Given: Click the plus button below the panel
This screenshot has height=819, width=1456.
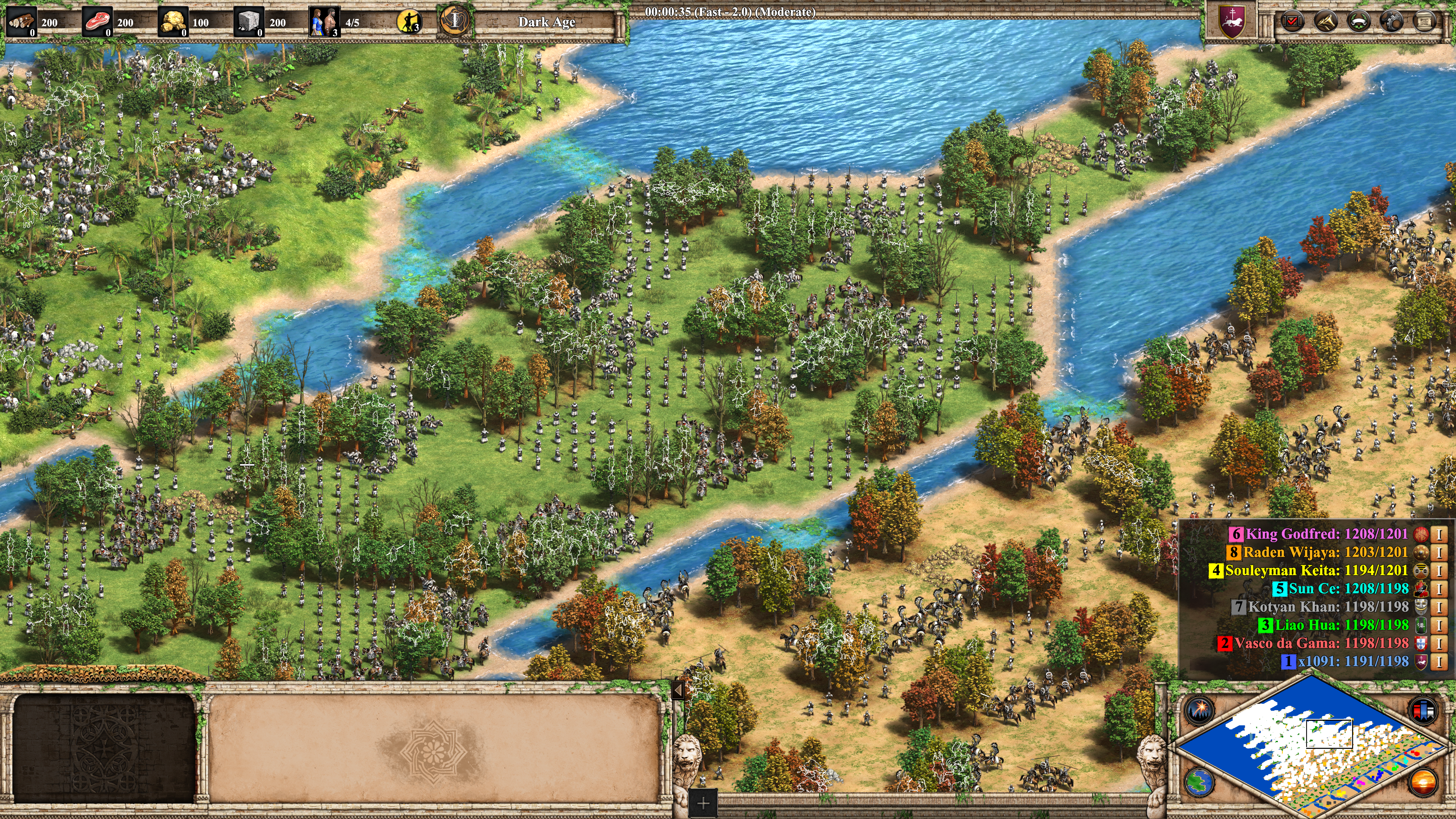Looking at the screenshot, I should point(703,803).
